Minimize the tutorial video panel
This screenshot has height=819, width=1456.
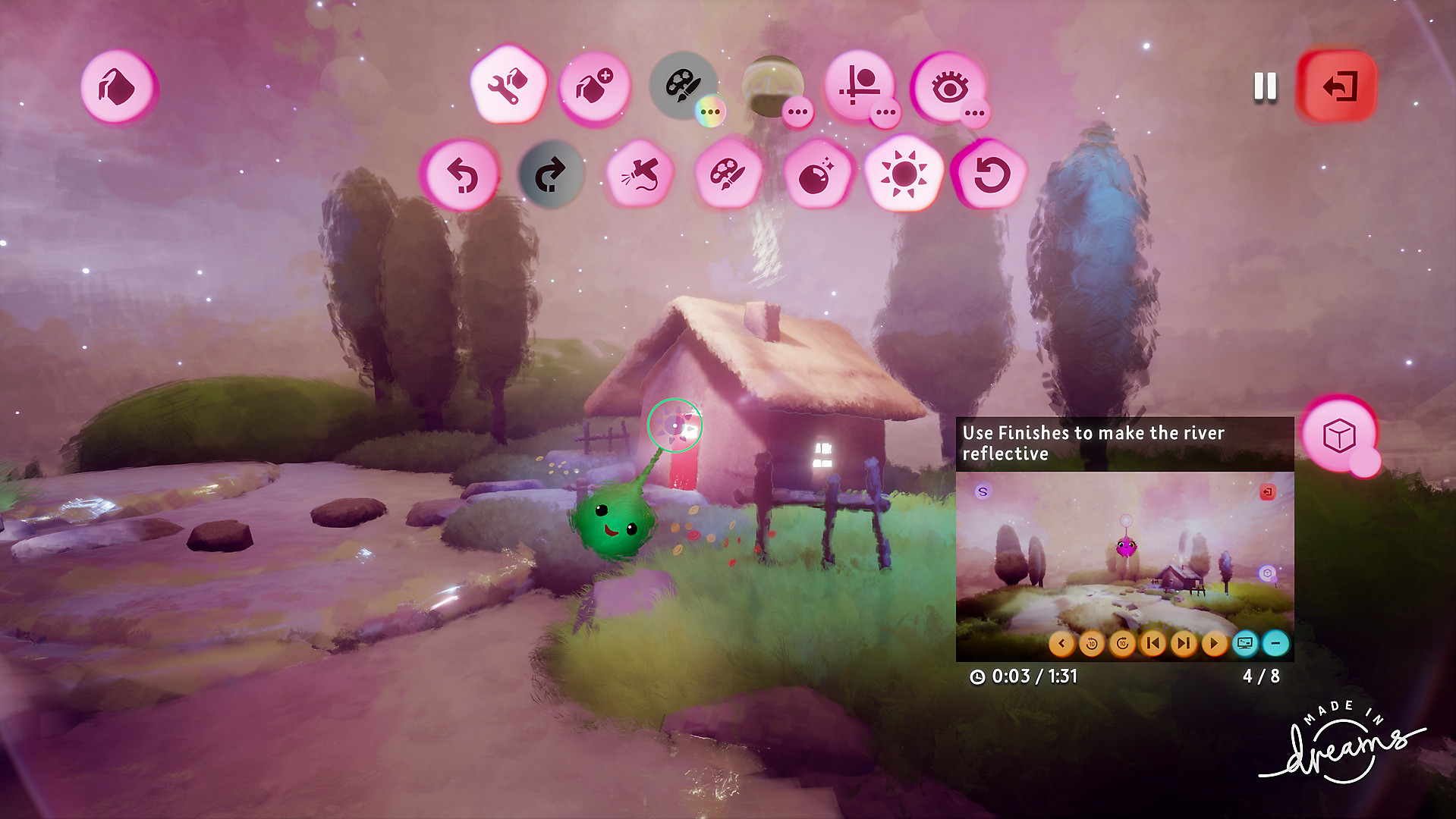(x=1277, y=643)
